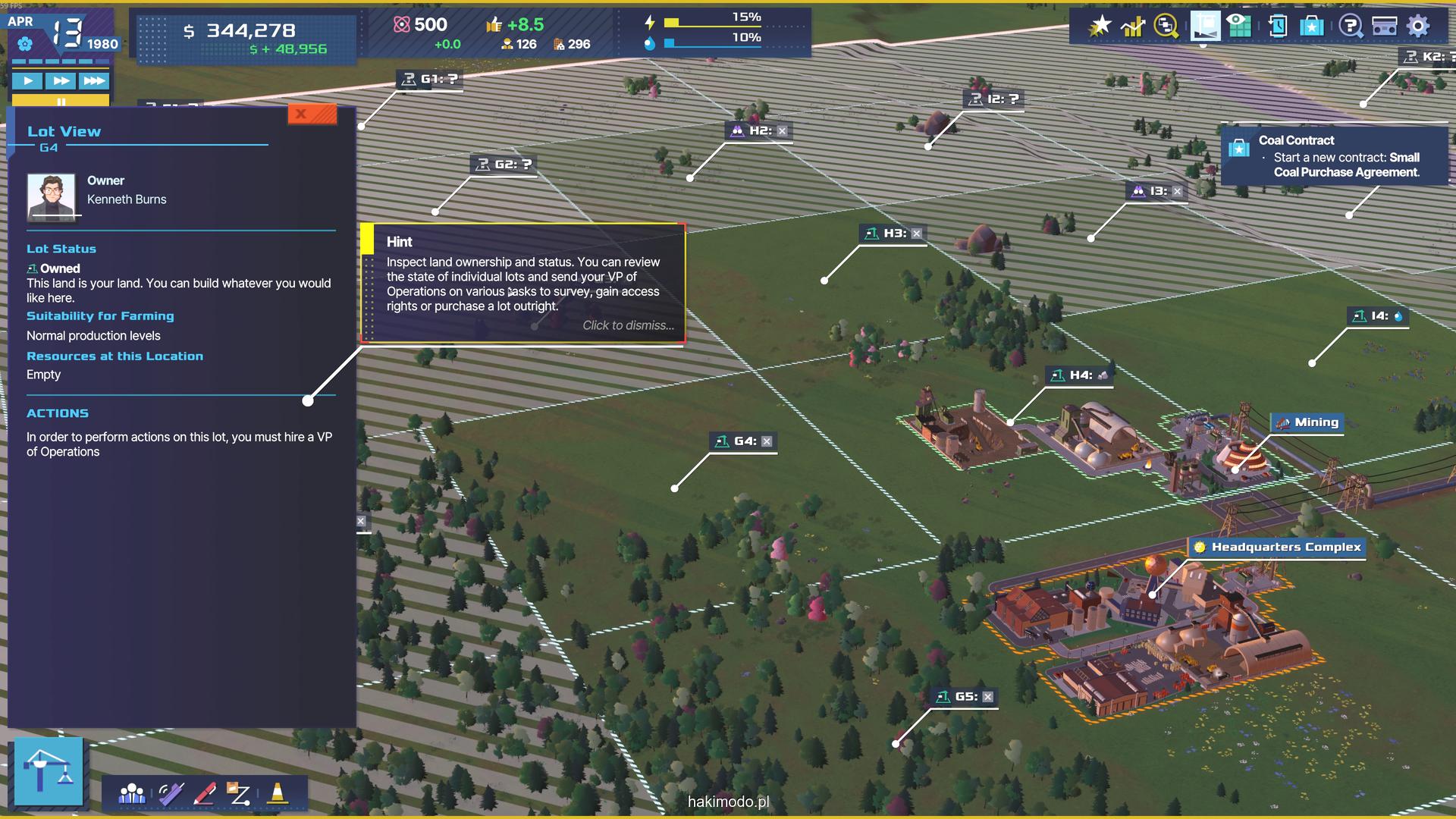Toggle the eye-and-grid overlay icon

[x=1238, y=27]
